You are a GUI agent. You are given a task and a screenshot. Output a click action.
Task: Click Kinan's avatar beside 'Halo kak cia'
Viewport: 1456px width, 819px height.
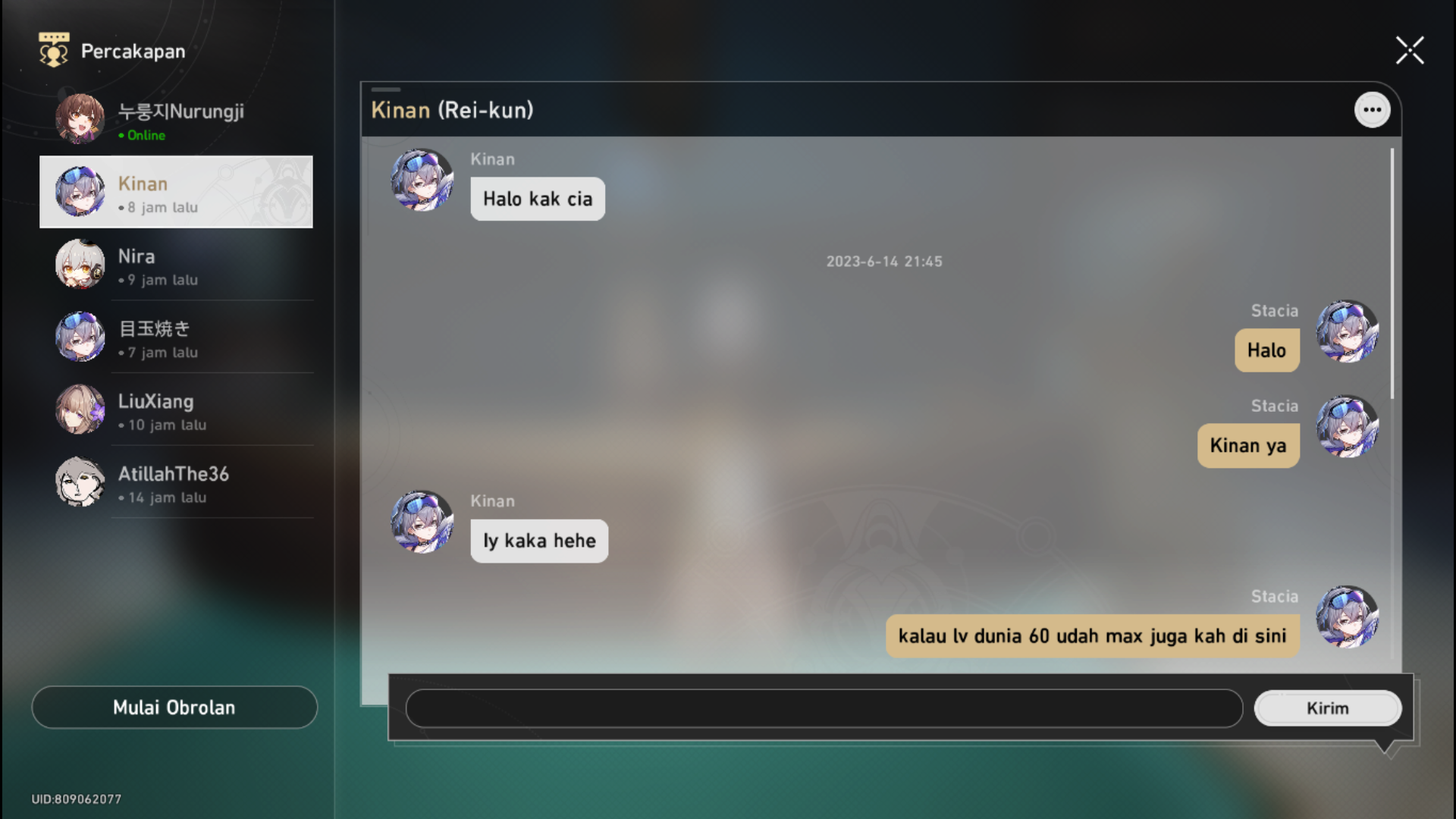[x=422, y=182]
